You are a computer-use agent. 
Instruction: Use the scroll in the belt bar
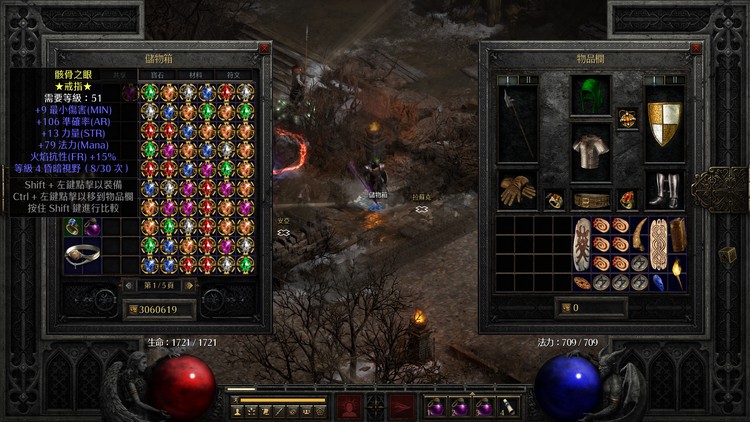coord(507,407)
